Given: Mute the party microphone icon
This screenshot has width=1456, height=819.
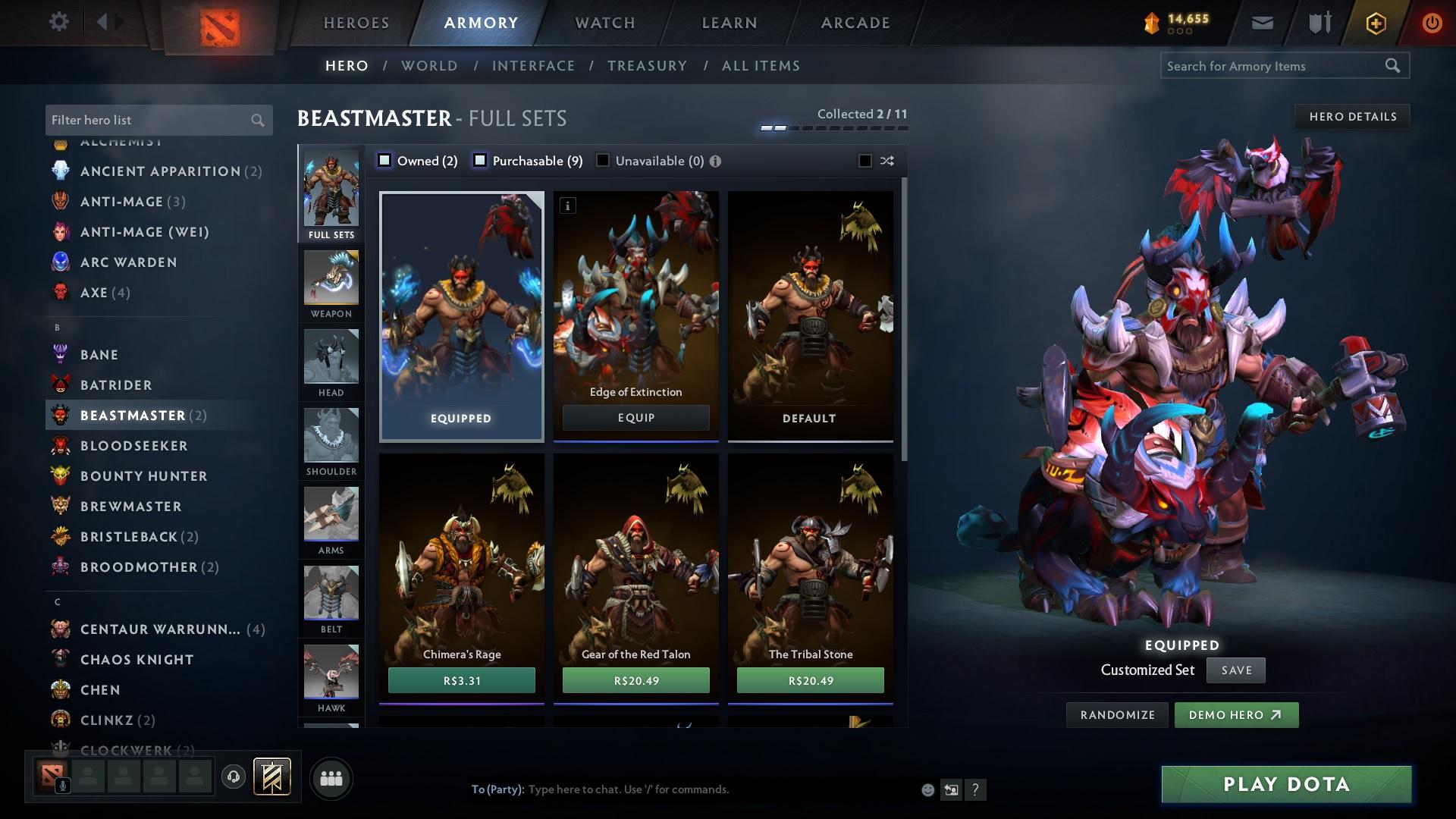Looking at the screenshot, I should [x=62, y=787].
